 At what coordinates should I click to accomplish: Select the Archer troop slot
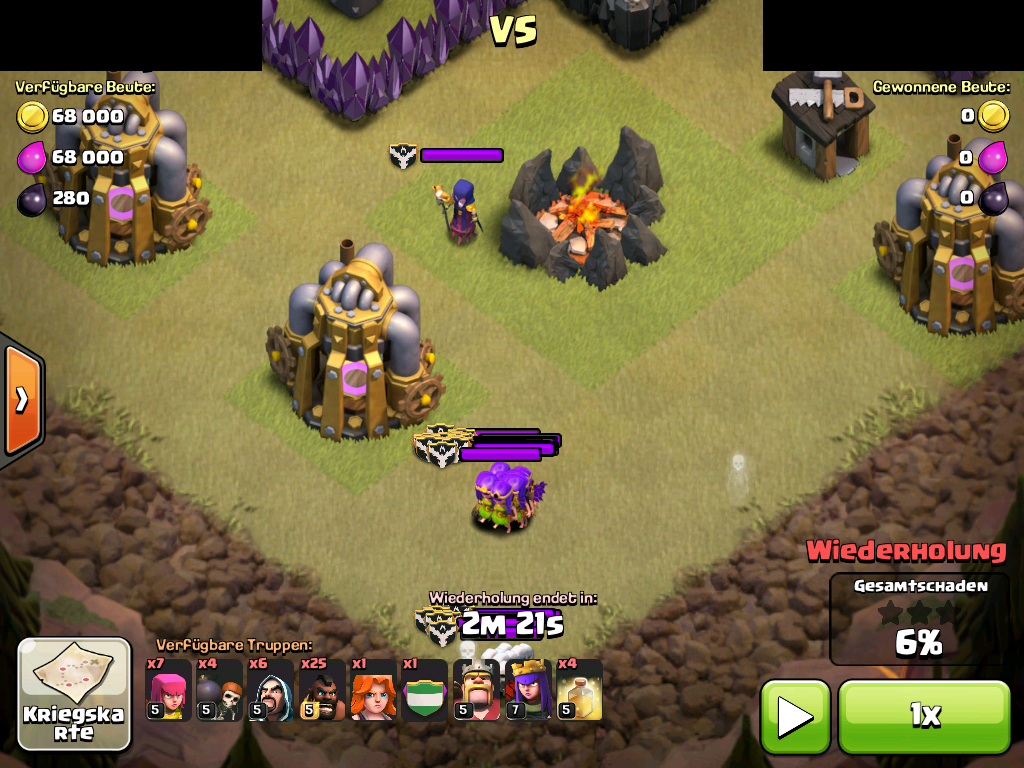pyautogui.click(x=168, y=690)
